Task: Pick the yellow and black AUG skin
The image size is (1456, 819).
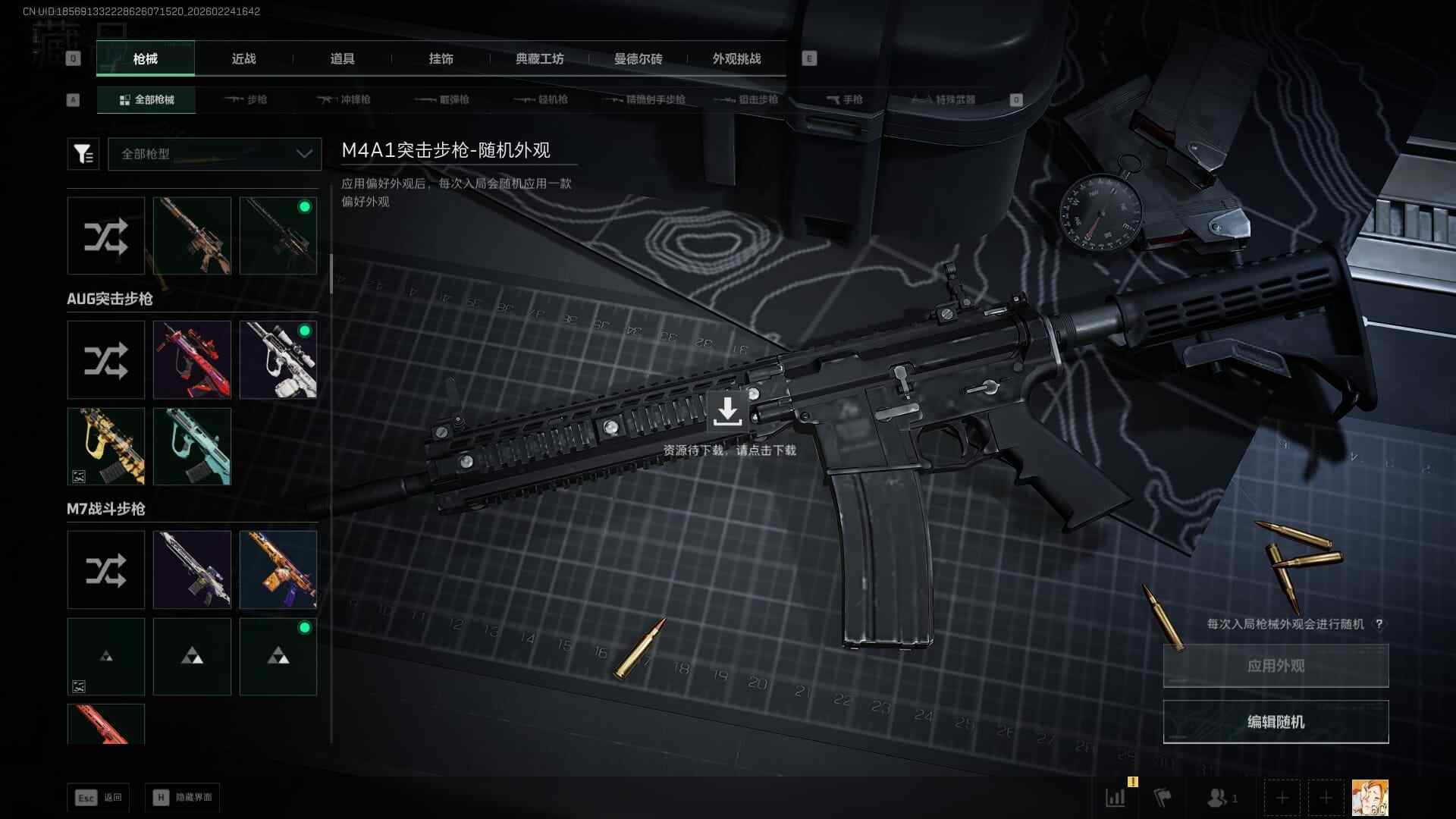Action: pos(106,447)
